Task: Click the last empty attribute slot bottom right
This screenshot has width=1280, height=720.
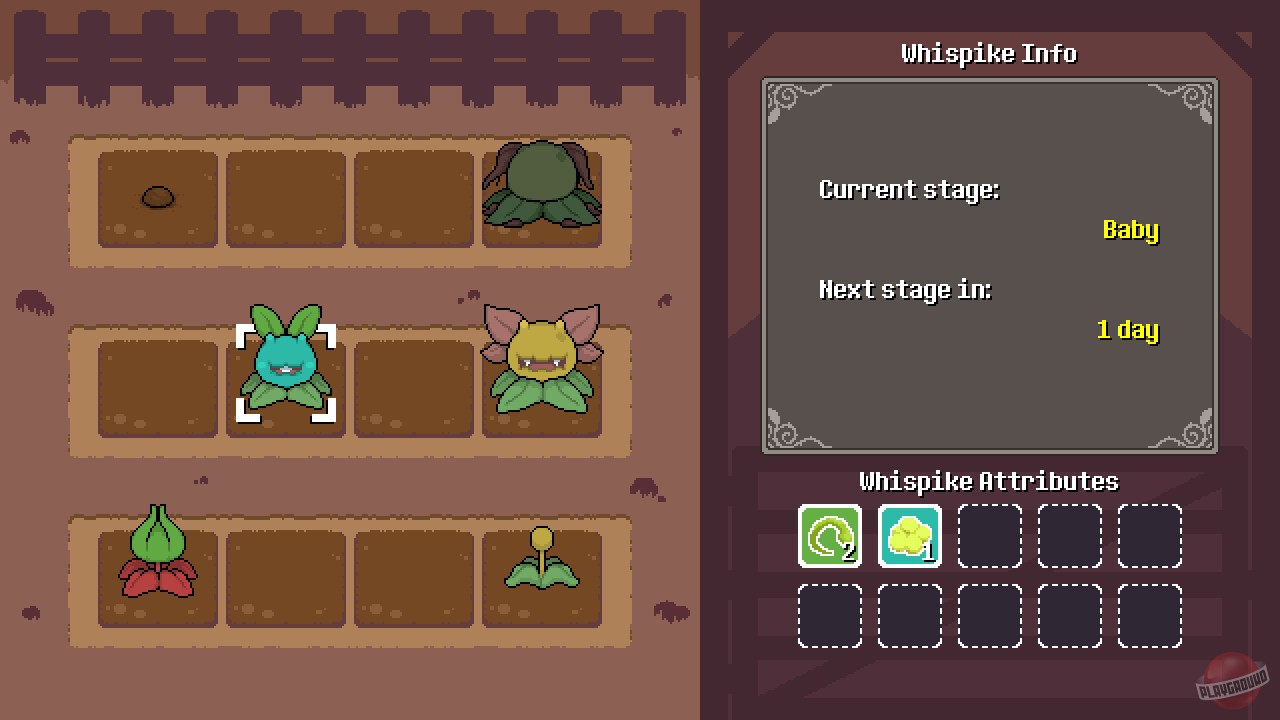Action: point(1149,615)
